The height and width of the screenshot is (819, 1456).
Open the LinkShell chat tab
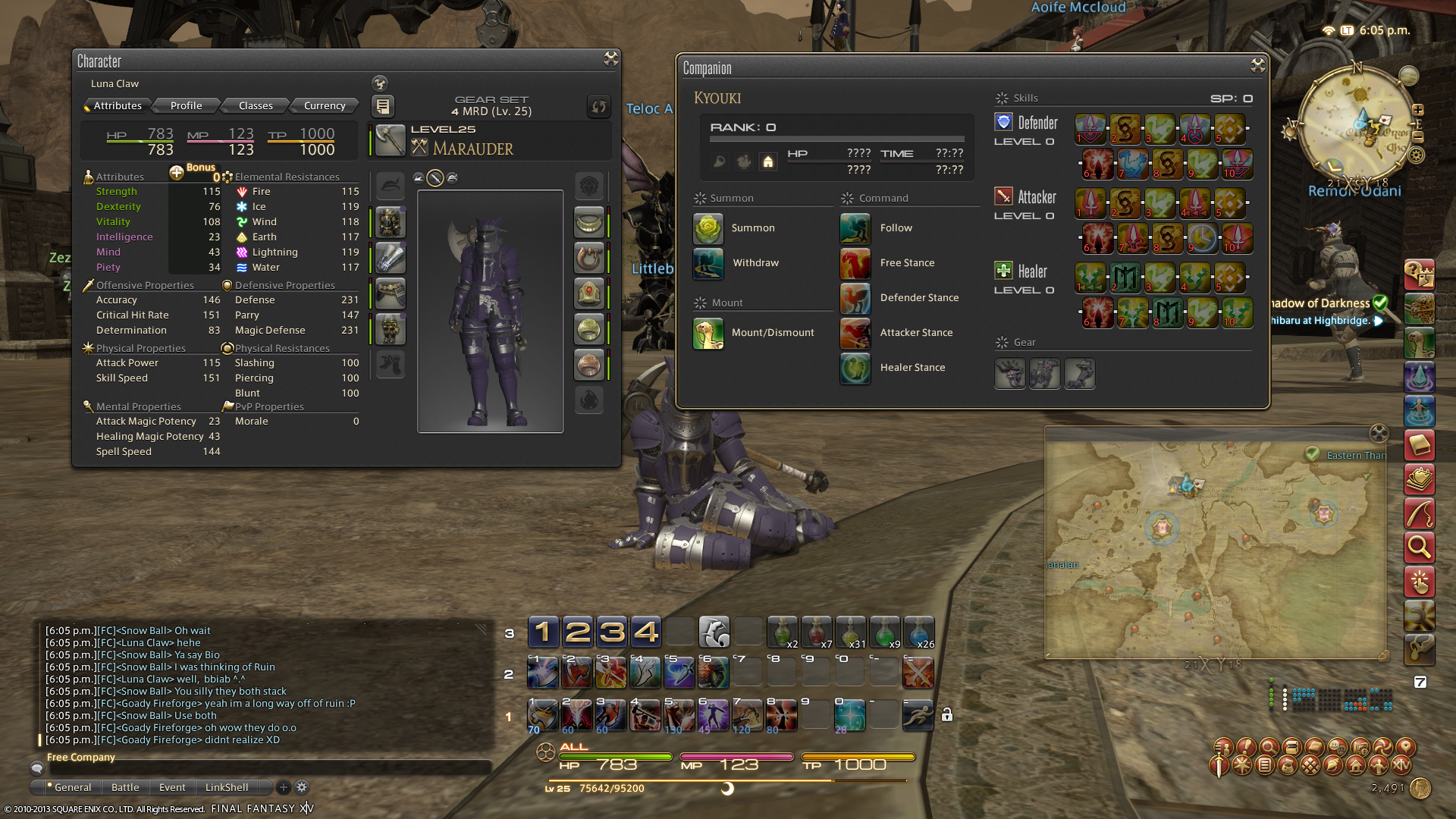coord(226,787)
